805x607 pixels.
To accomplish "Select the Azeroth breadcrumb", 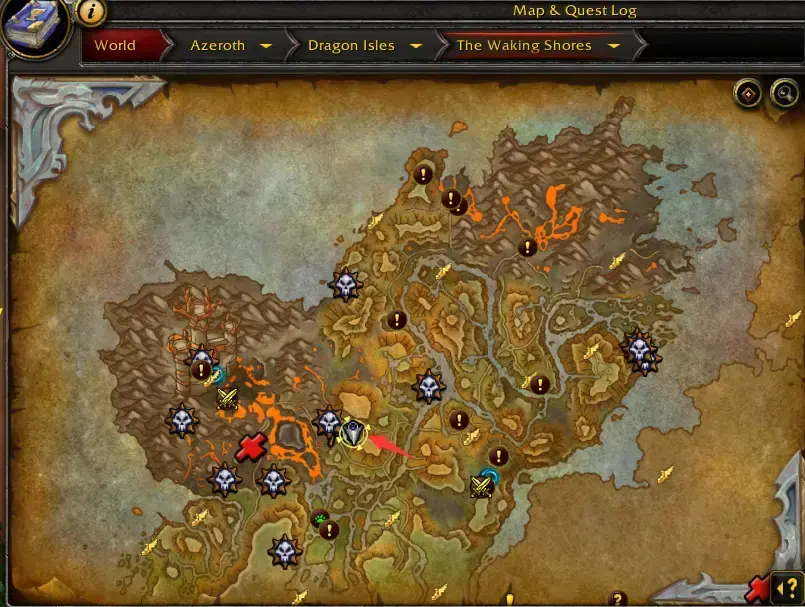I will 217,46.
